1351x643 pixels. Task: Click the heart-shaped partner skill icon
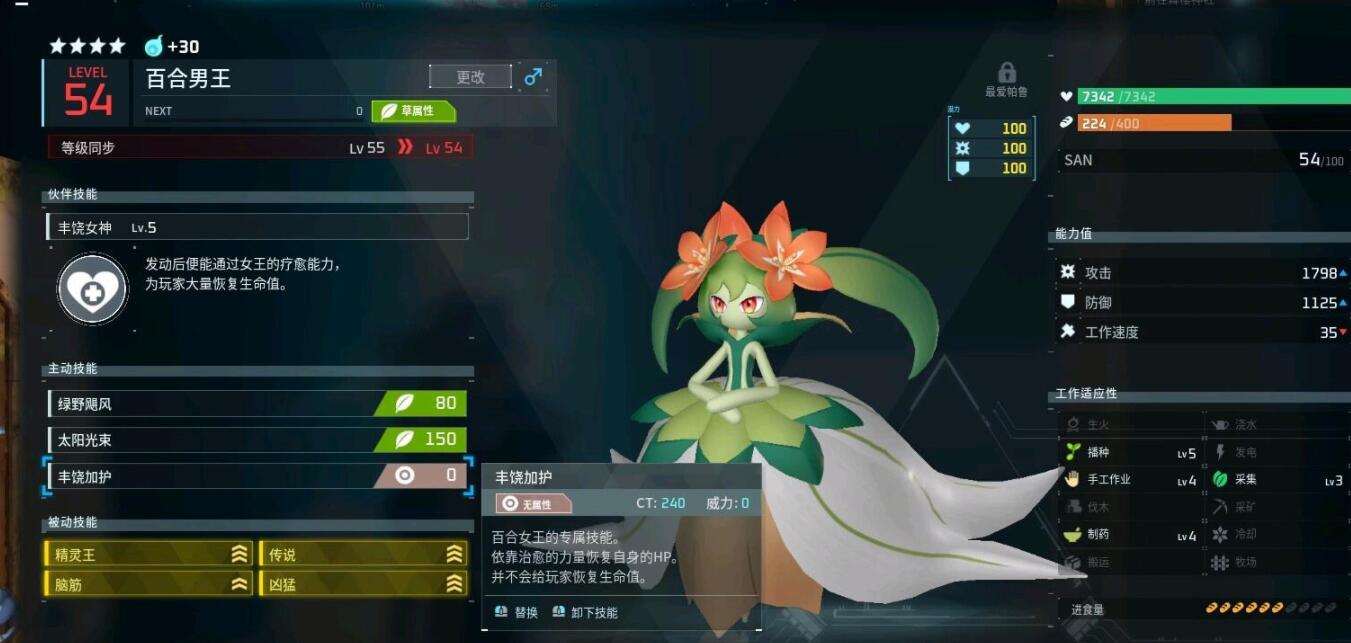pyautogui.click(x=92, y=289)
